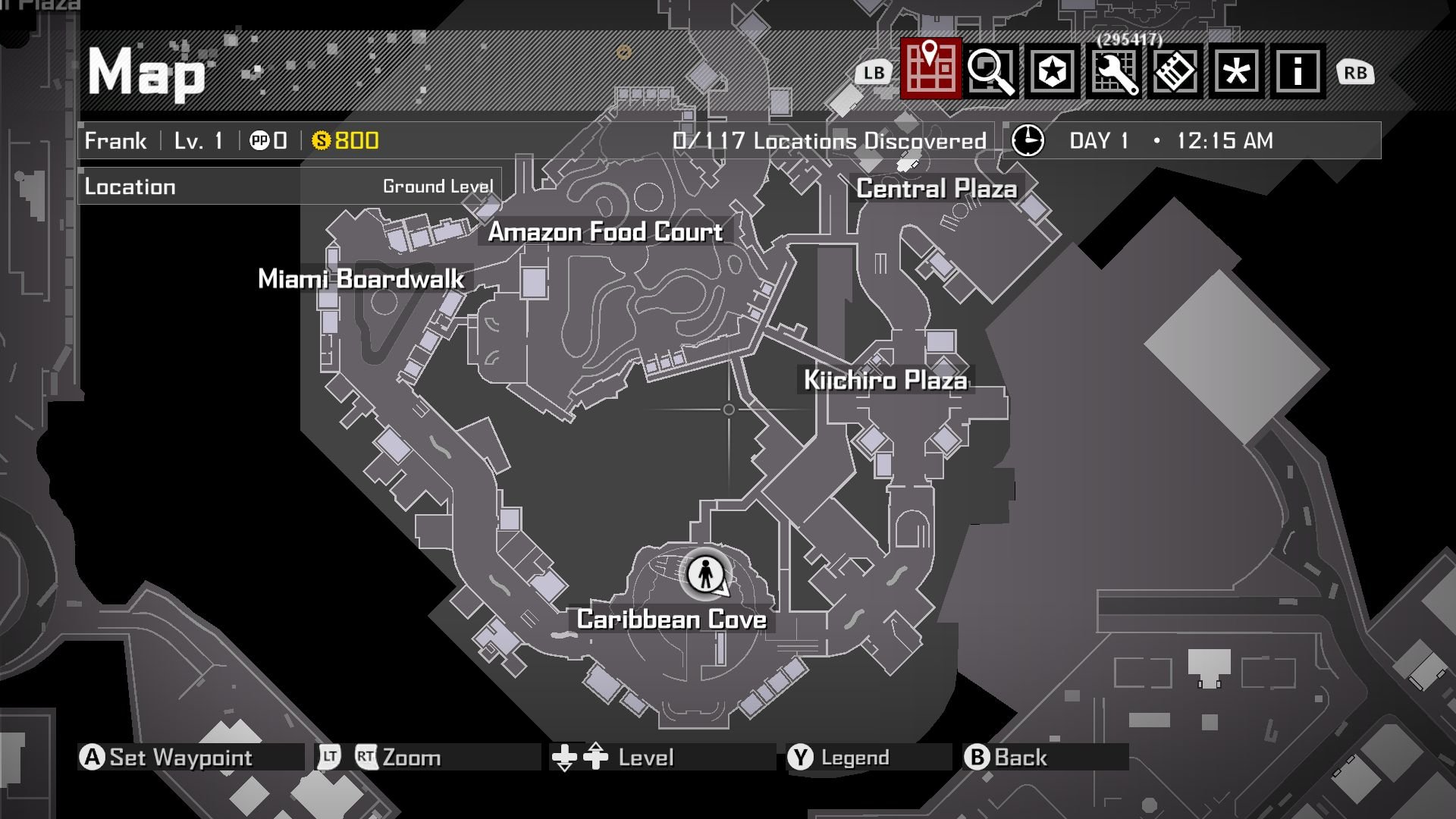Open the magnifying glass tab

991,71
